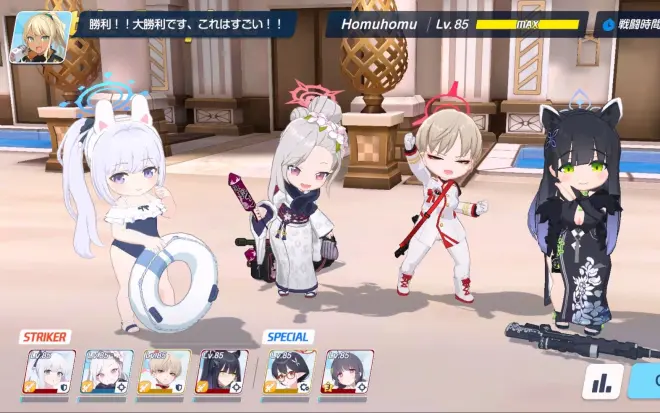Pick the black-haired cat-ear striker portrait
Image resolution: width=660 pixels, height=413 pixels.
click(x=221, y=370)
